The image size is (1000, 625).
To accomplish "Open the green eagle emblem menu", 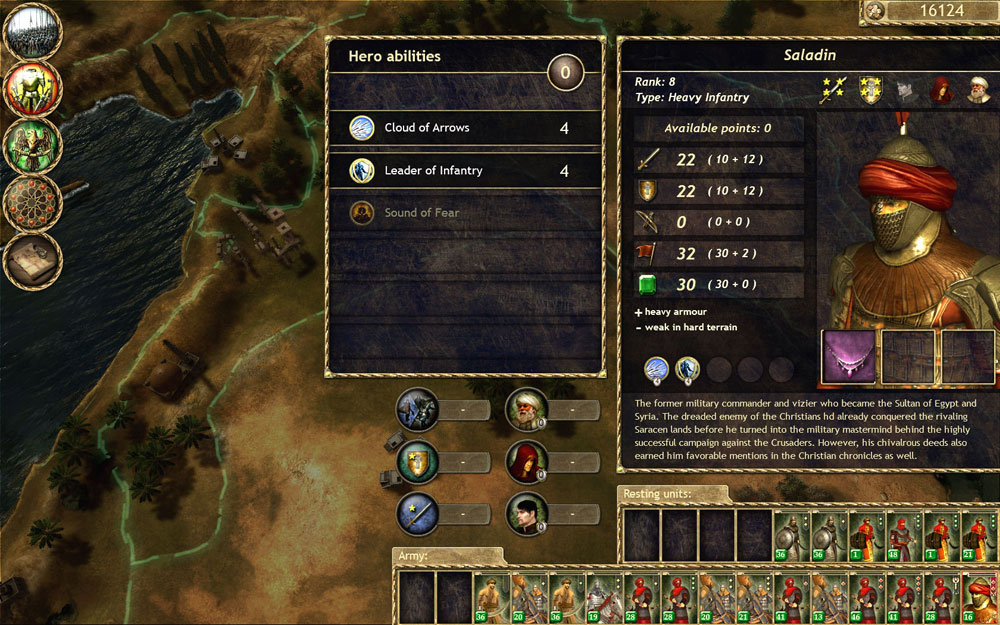I will [33, 146].
